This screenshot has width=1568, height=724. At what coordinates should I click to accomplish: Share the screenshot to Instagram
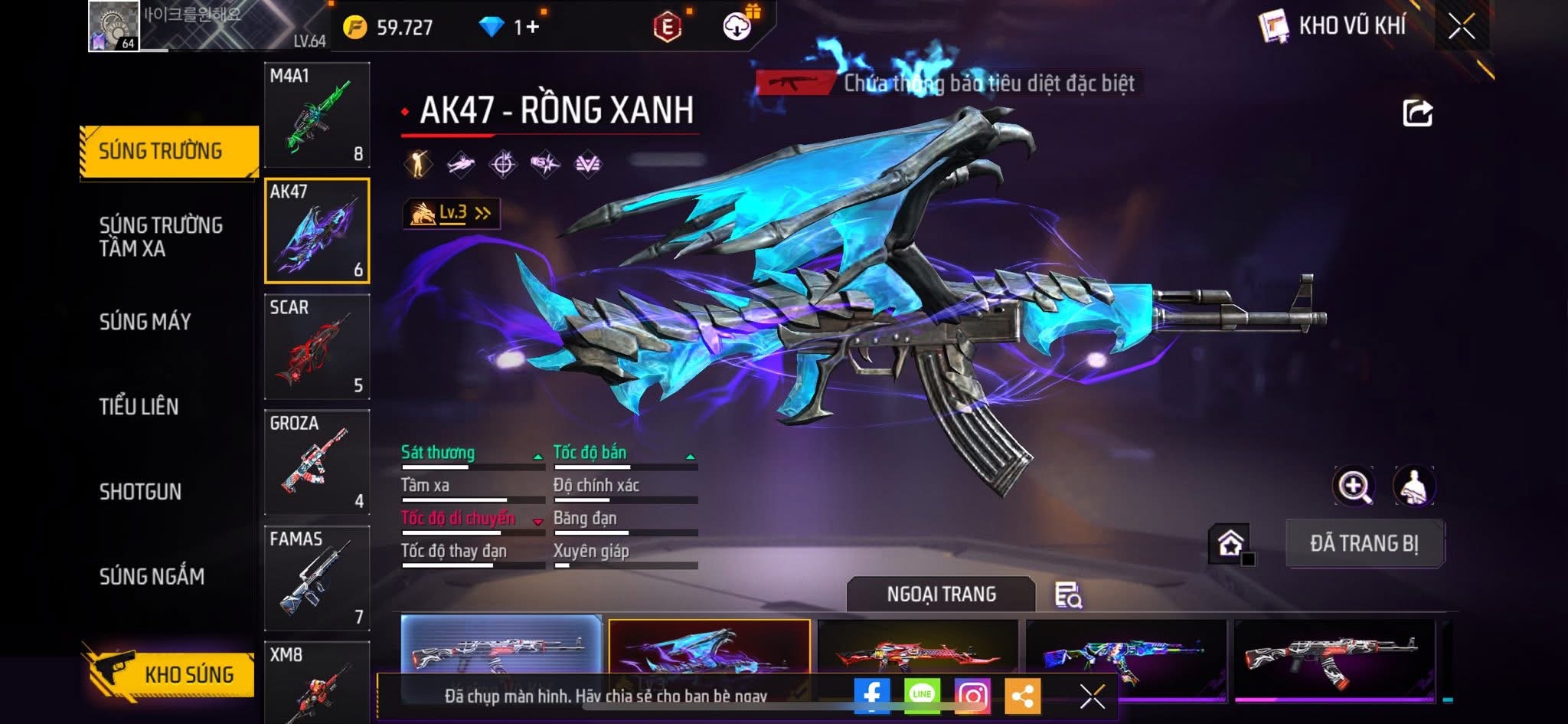(x=972, y=696)
